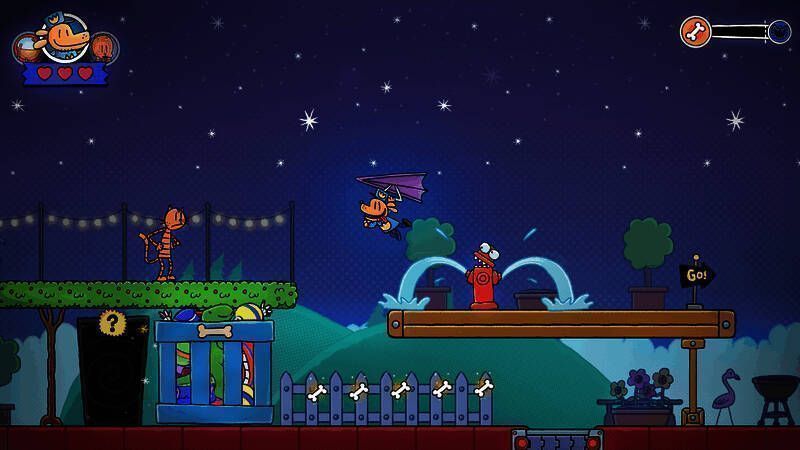Switch to the orange cat character portrait
The width and height of the screenshot is (800, 450).
pos(104,46)
